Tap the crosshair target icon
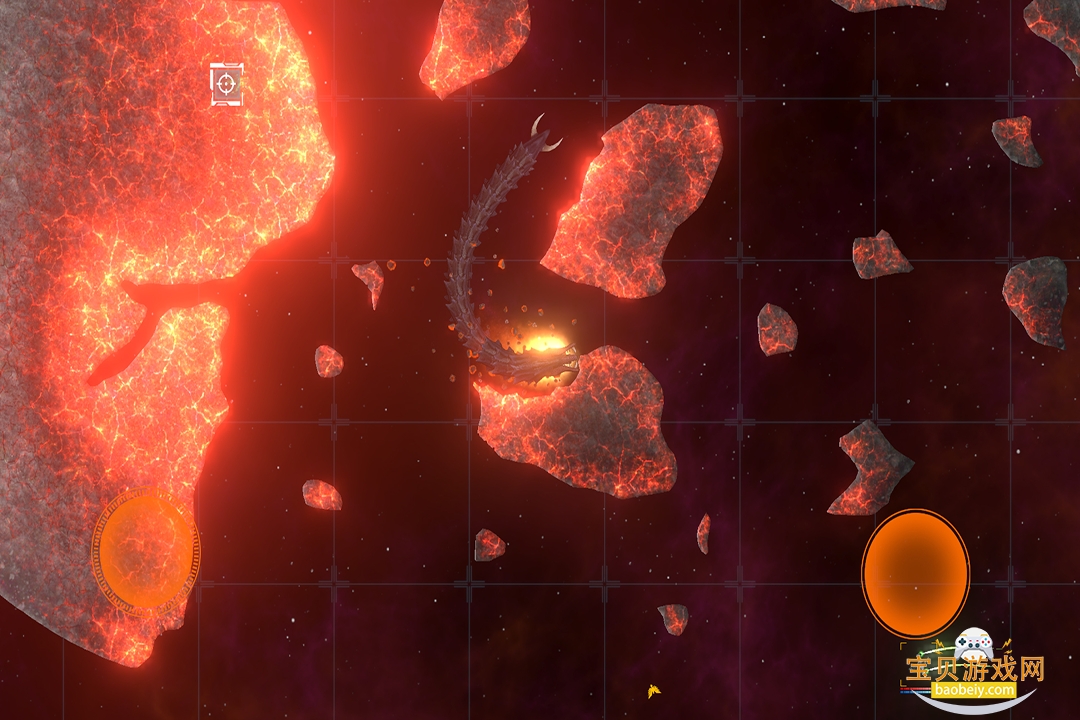1080x720 pixels. (227, 84)
